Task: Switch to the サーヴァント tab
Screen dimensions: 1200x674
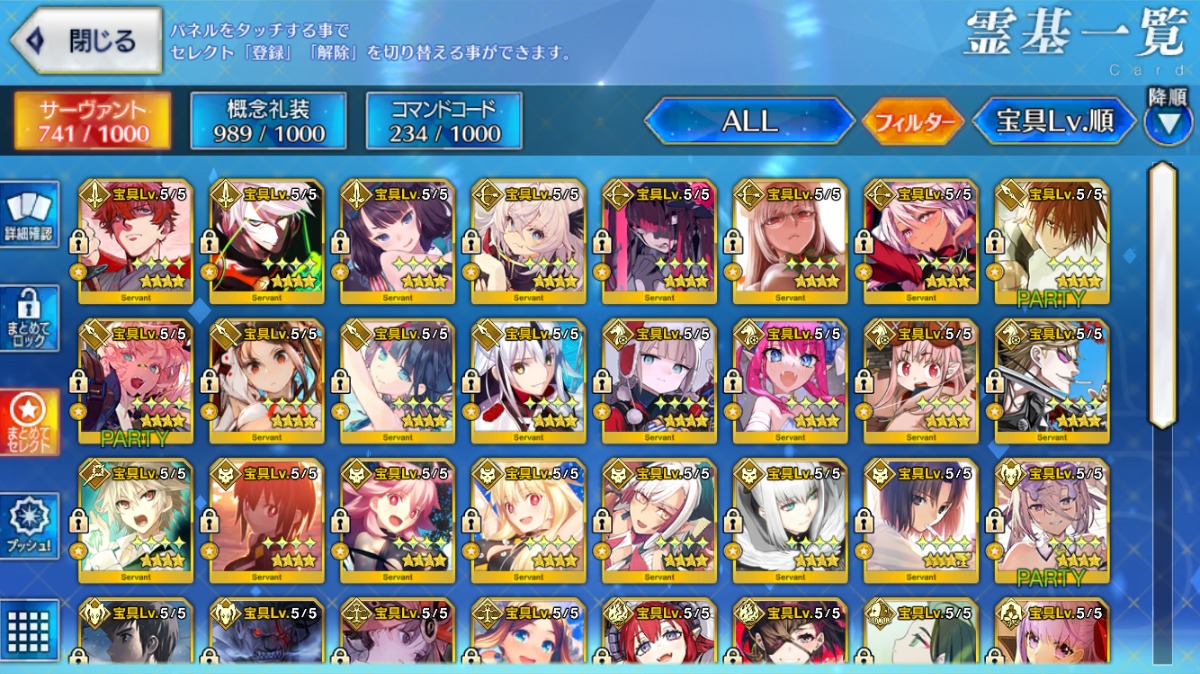Action: 92,121
